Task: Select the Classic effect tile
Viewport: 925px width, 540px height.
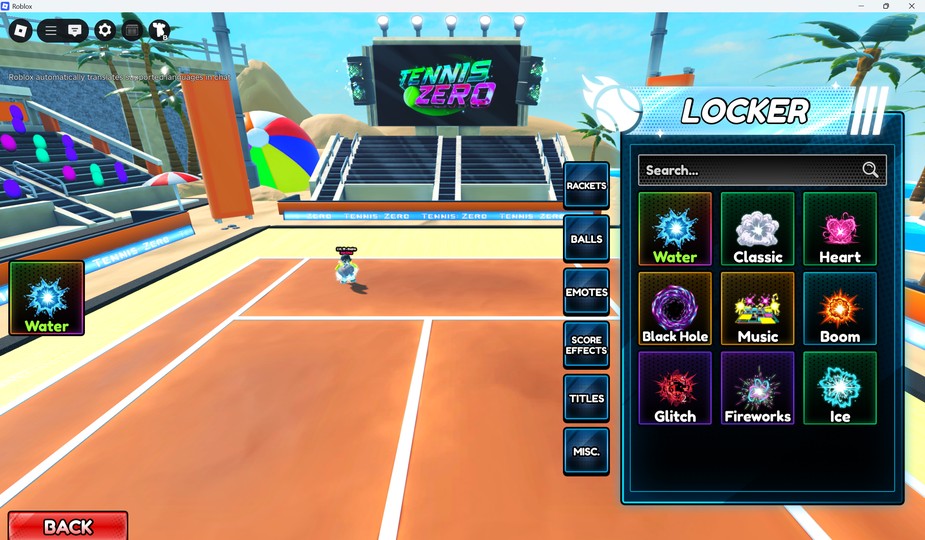Action: click(x=757, y=229)
